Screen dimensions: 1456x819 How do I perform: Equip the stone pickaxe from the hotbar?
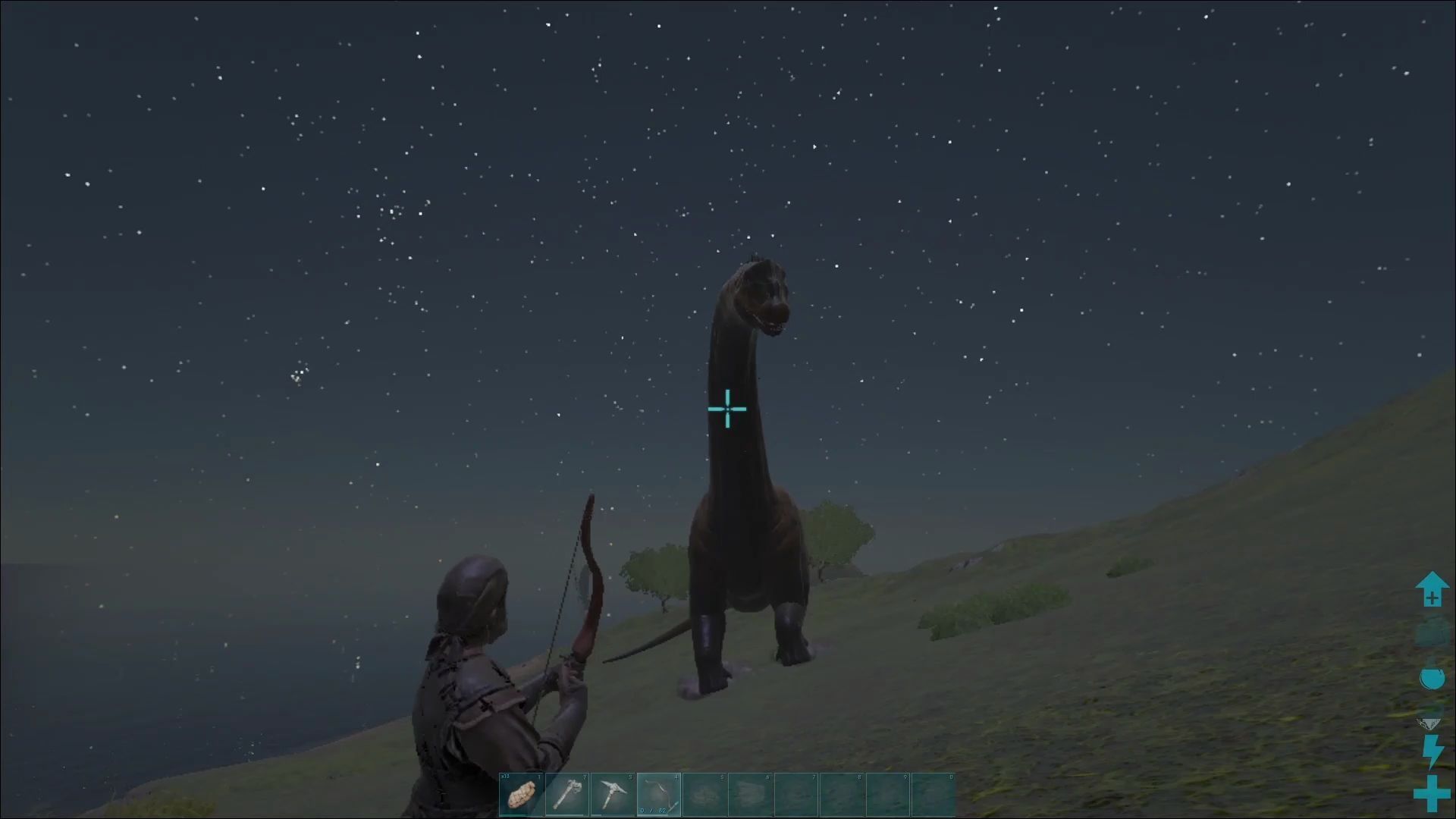tap(613, 795)
